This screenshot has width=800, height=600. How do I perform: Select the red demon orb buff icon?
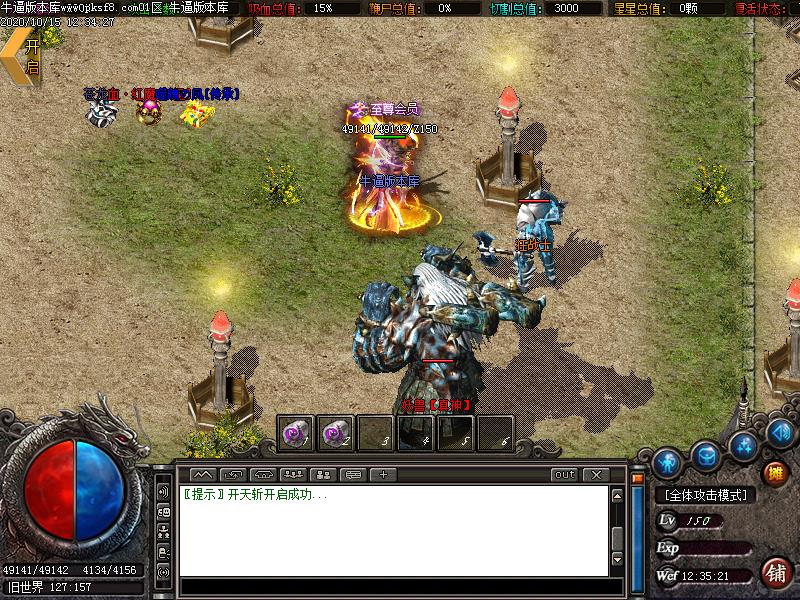(150, 112)
